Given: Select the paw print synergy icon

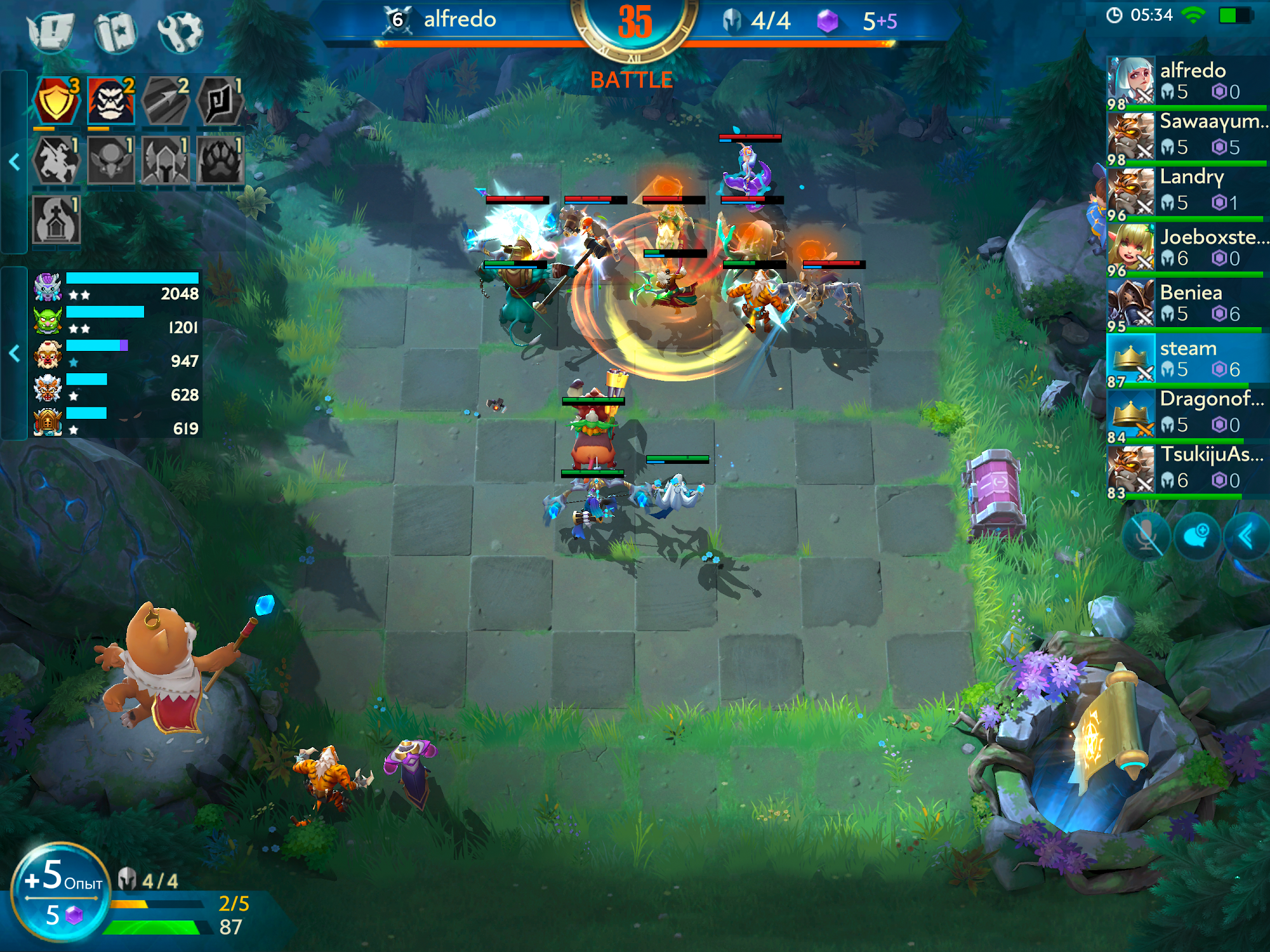Looking at the screenshot, I should (220, 161).
